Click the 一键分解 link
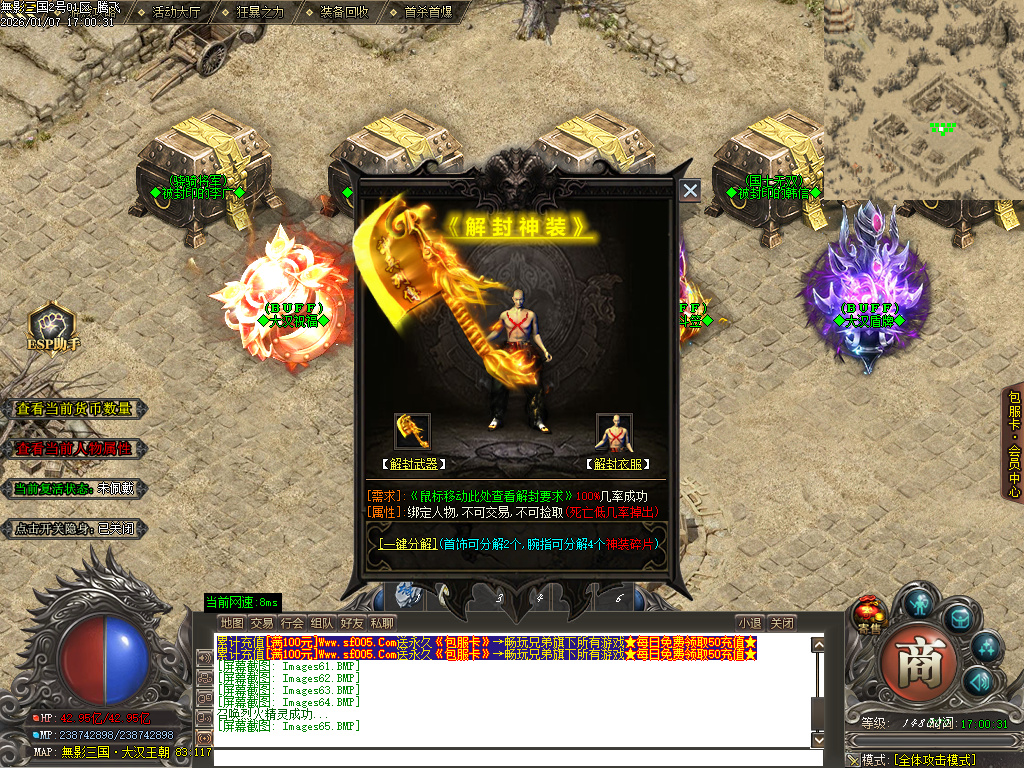This screenshot has width=1024, height=768. (407, 544)
